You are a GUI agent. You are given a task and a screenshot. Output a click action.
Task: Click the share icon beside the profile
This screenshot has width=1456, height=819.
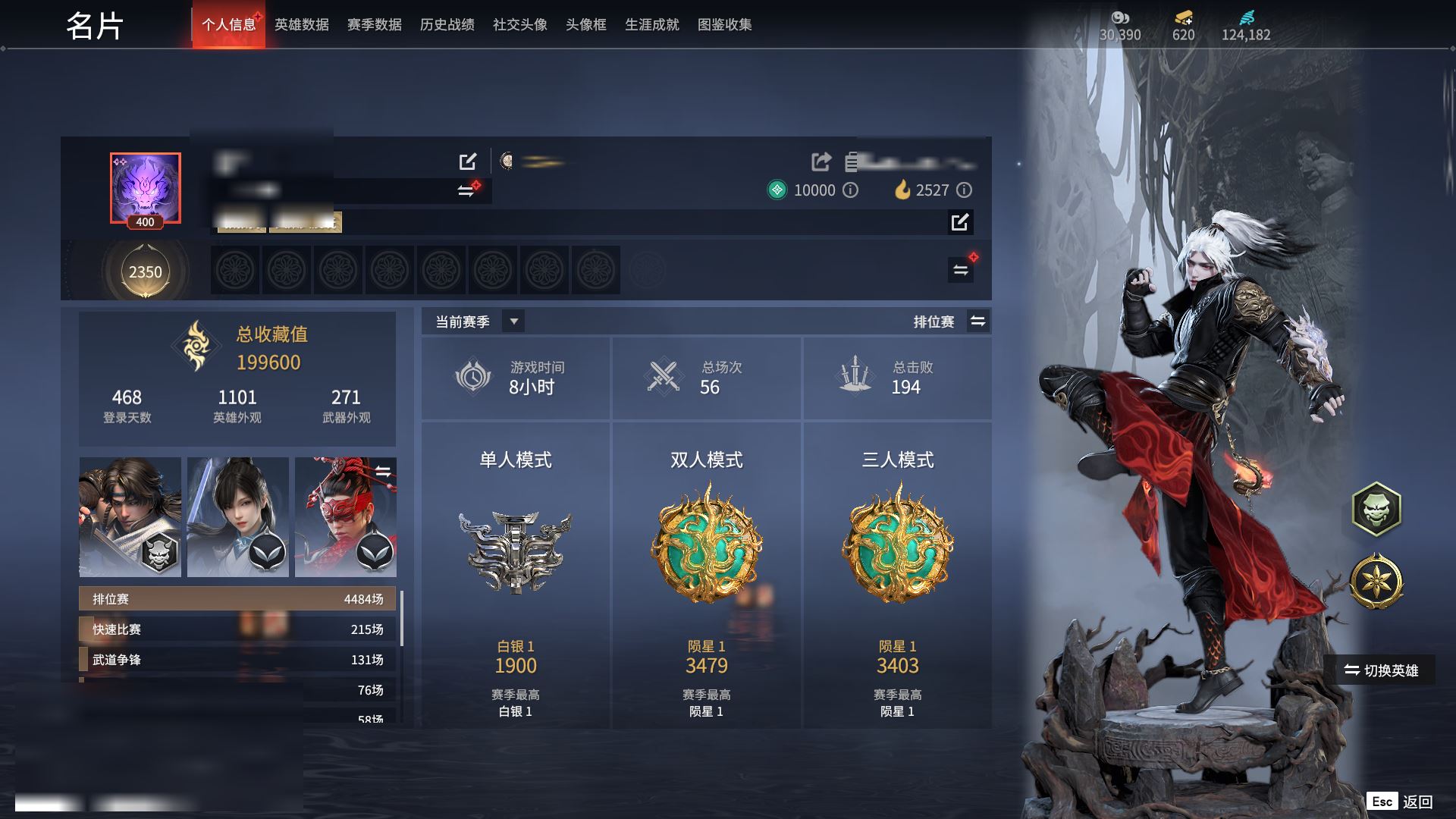click(x=821, y=162)
